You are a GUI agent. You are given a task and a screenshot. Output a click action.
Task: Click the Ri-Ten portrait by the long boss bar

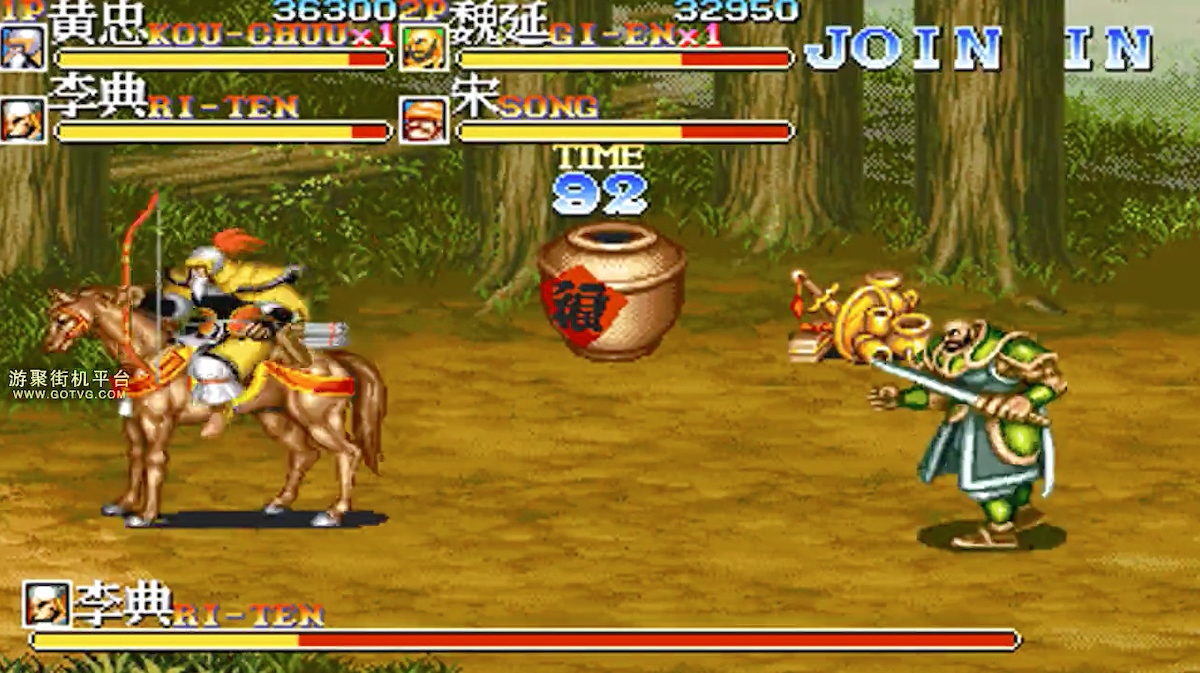47,603
